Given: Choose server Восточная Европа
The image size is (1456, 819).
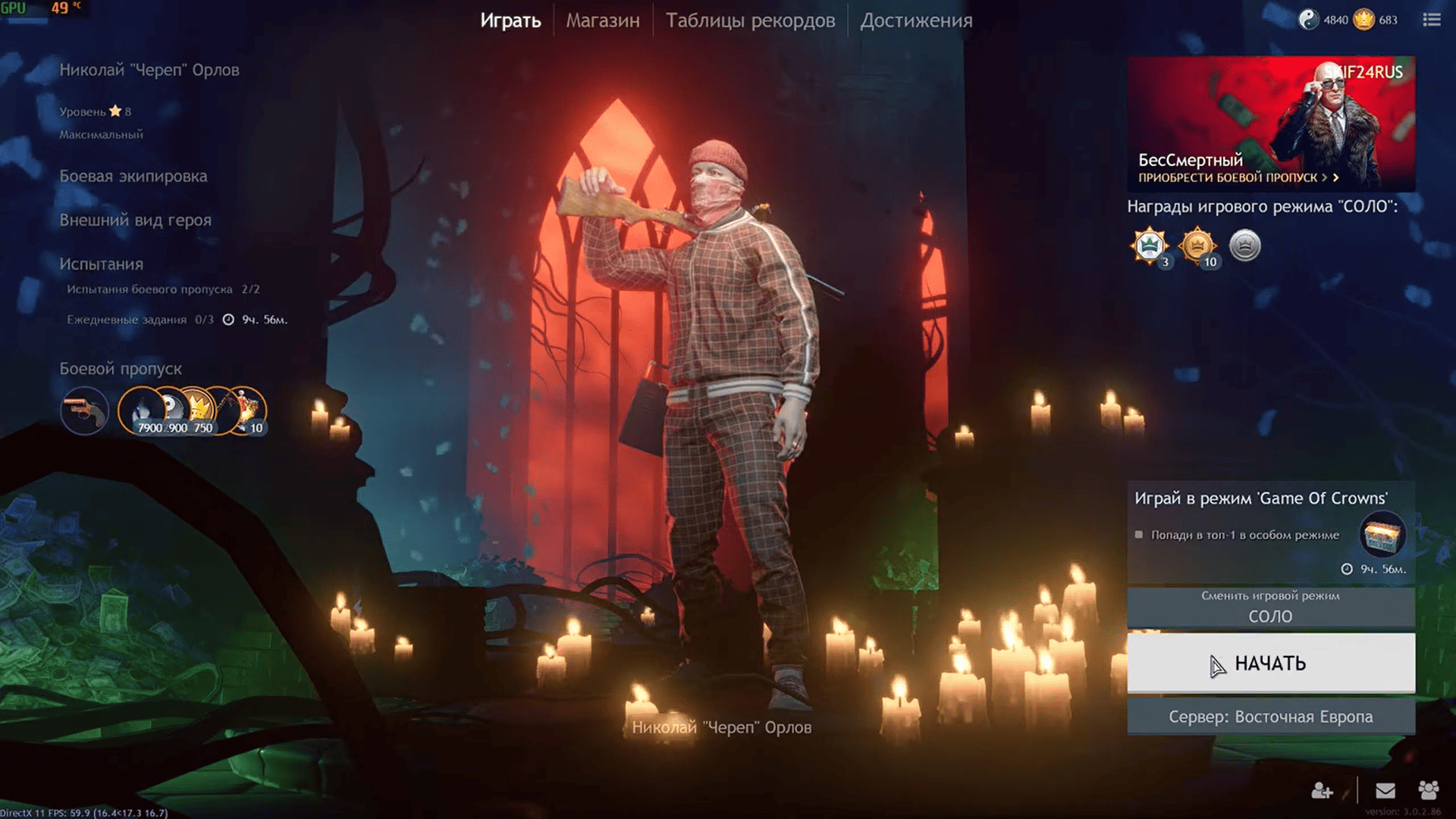Looking at the screenshot, I should pos(1270,717).
